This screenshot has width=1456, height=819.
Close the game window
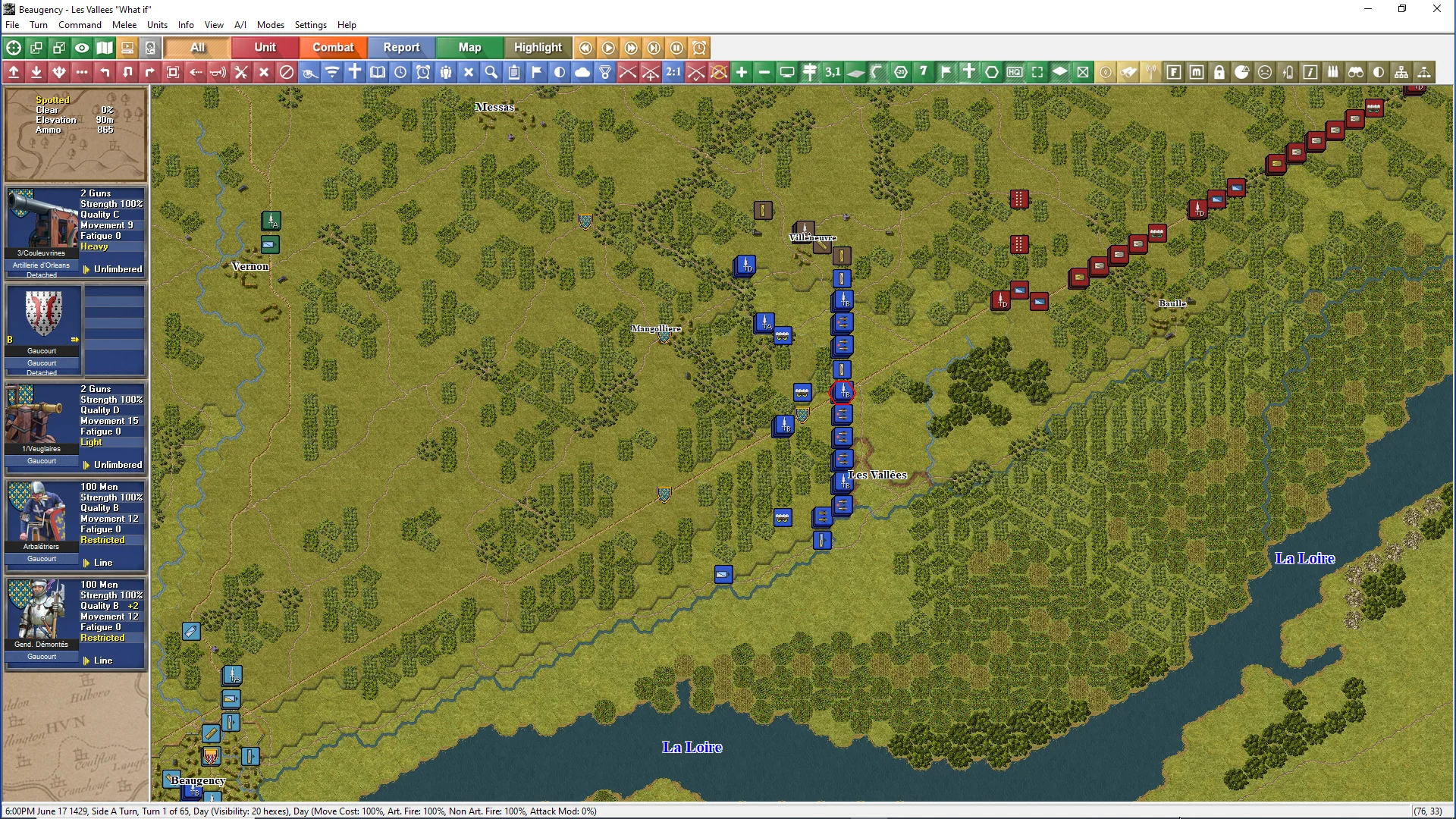pos(1436,9)
